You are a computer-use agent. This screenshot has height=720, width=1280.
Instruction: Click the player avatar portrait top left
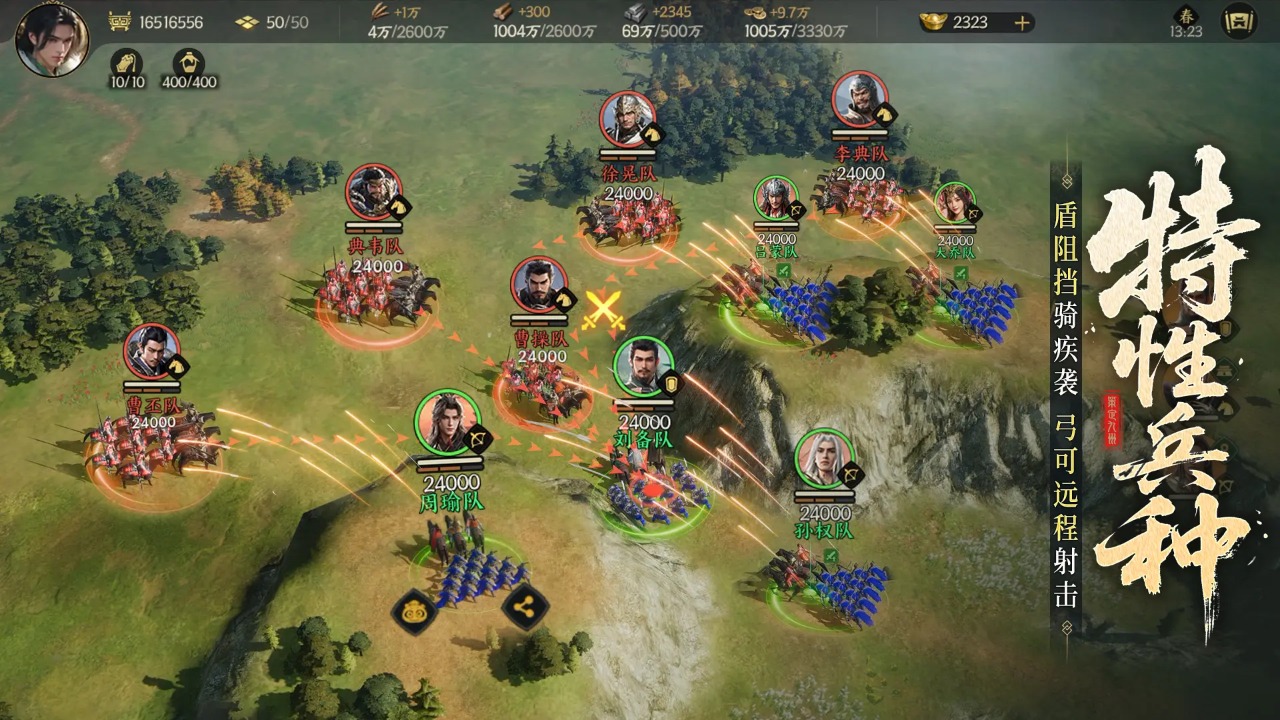(x=52, y=40)
